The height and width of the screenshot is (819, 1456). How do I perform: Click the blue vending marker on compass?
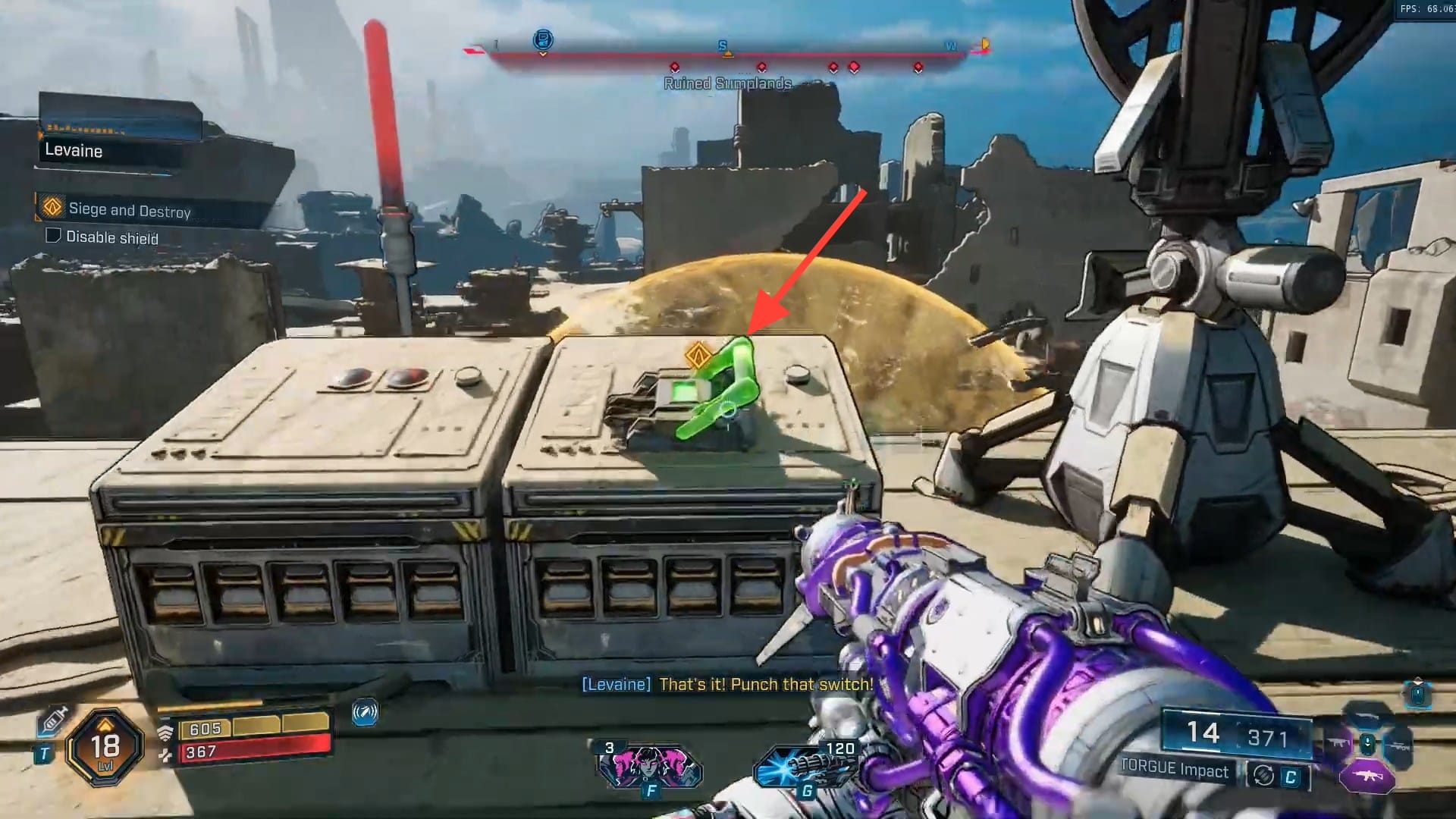pyautogui.click(x=543, y=39)
